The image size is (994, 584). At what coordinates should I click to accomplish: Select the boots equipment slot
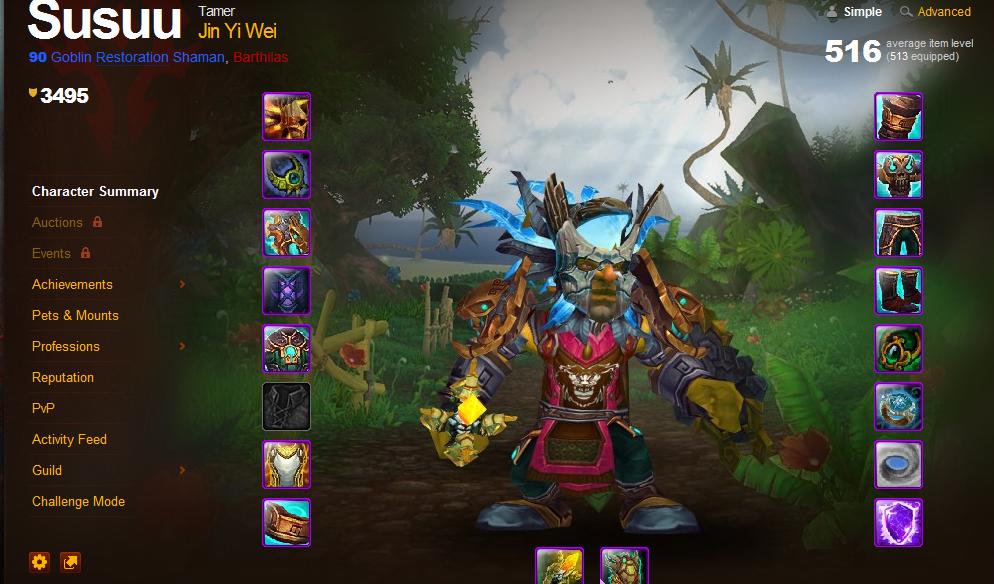899,291
